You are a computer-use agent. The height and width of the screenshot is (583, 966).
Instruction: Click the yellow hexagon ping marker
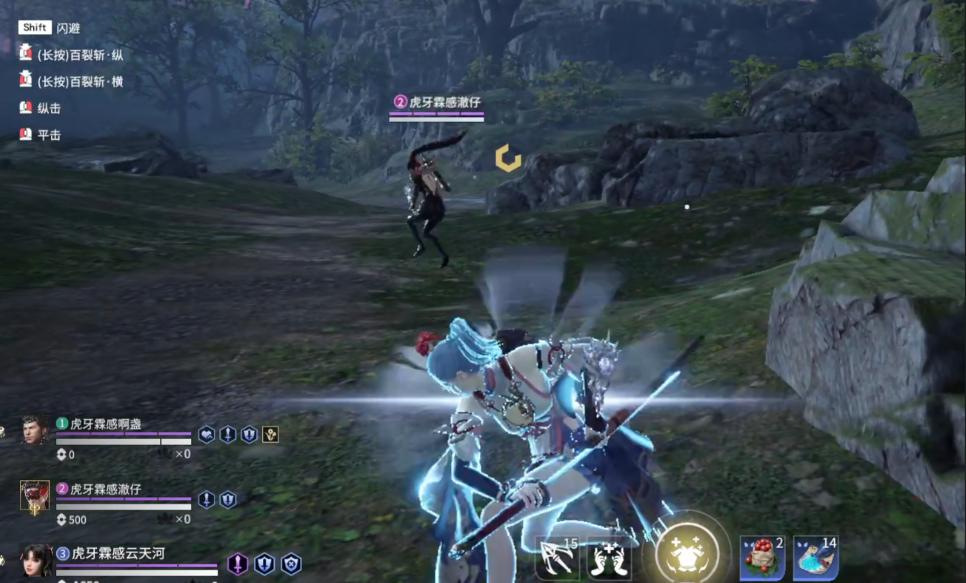[508, 158]
